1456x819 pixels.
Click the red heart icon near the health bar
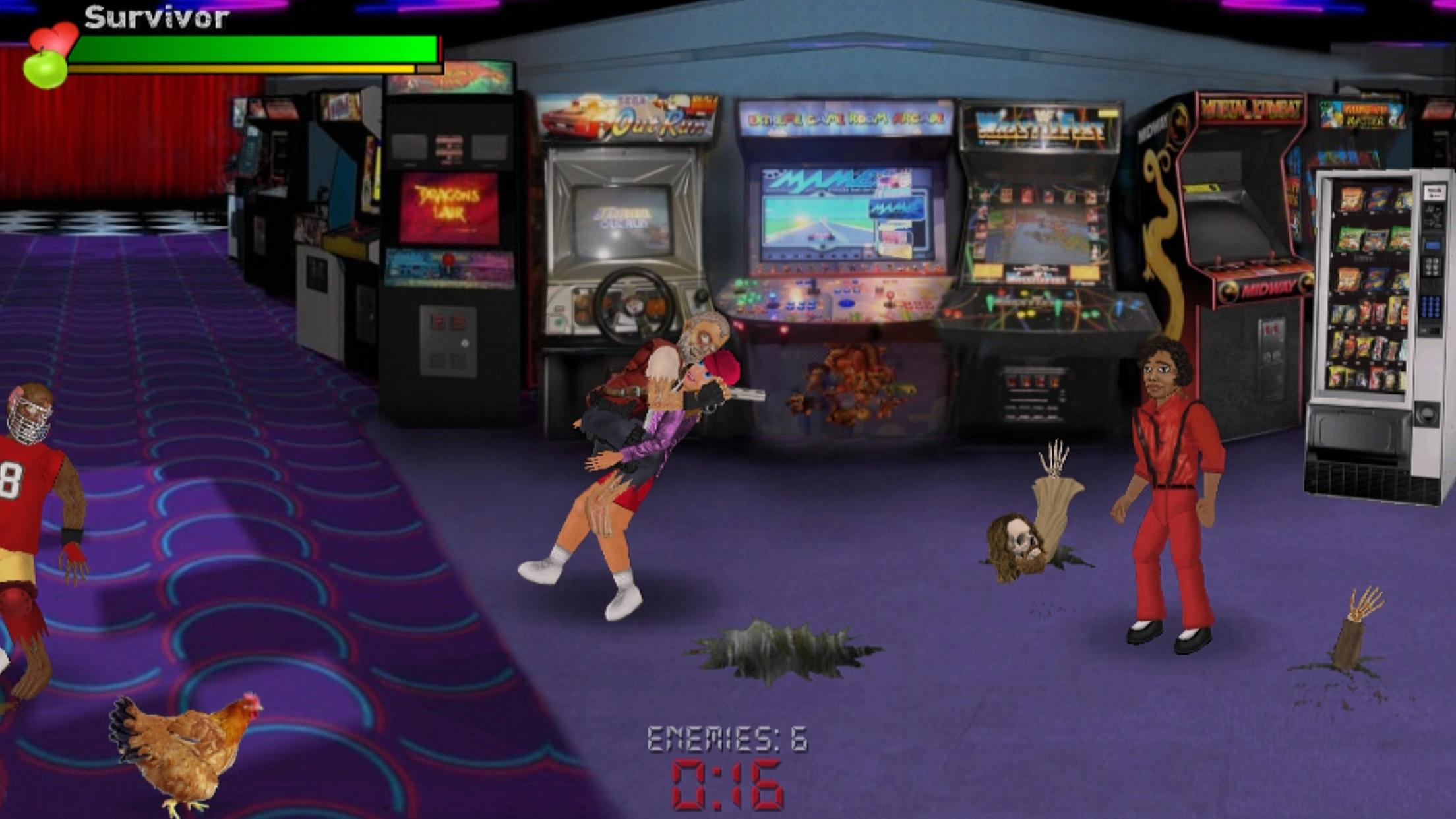pos(59,33)
